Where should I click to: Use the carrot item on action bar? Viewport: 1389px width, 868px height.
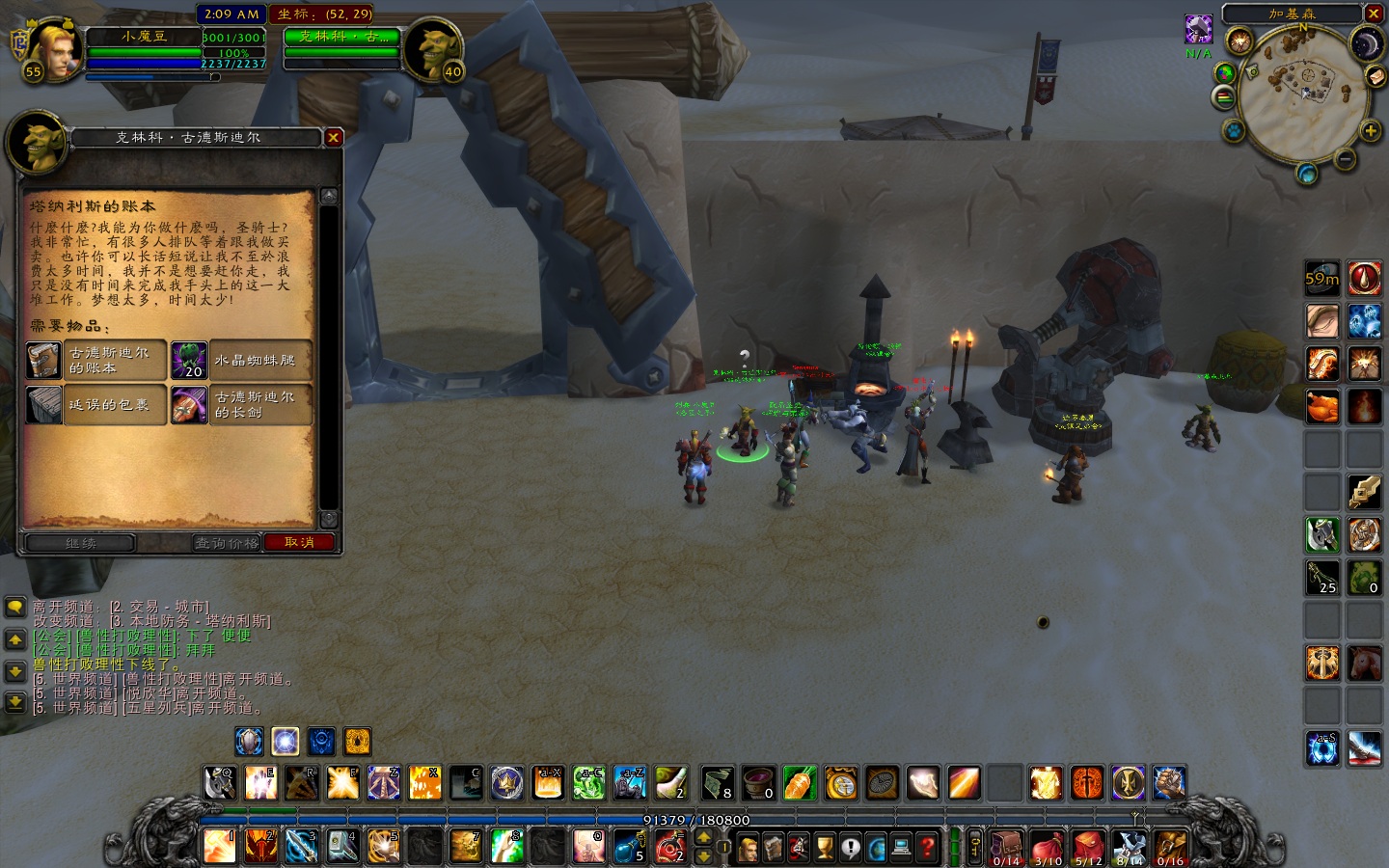coord(800,783)
